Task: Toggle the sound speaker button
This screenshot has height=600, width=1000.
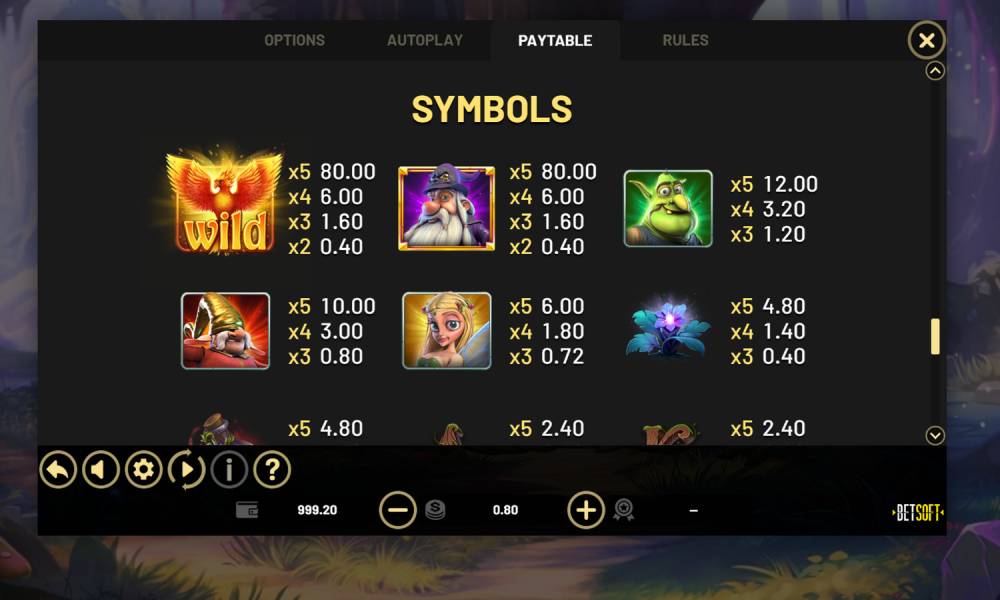Action: pyautogui.click(x=101, y=468)
